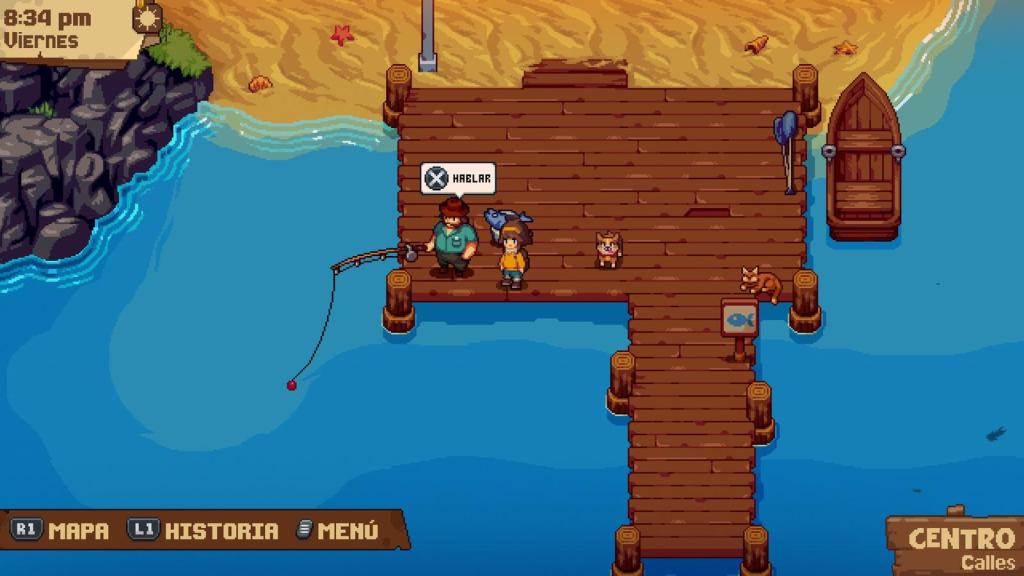This screenshot has height=576, width=1024.
Task: Click the sun weather icon
Action: click(x=148, y=17)
